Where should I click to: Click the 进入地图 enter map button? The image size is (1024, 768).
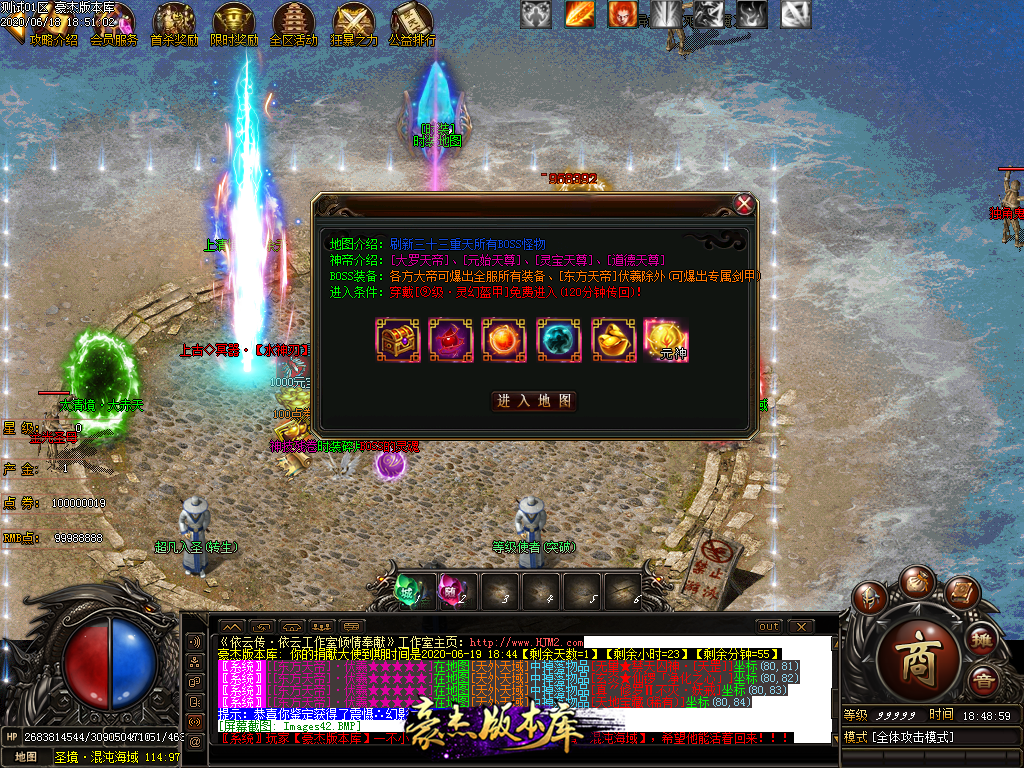535,400
